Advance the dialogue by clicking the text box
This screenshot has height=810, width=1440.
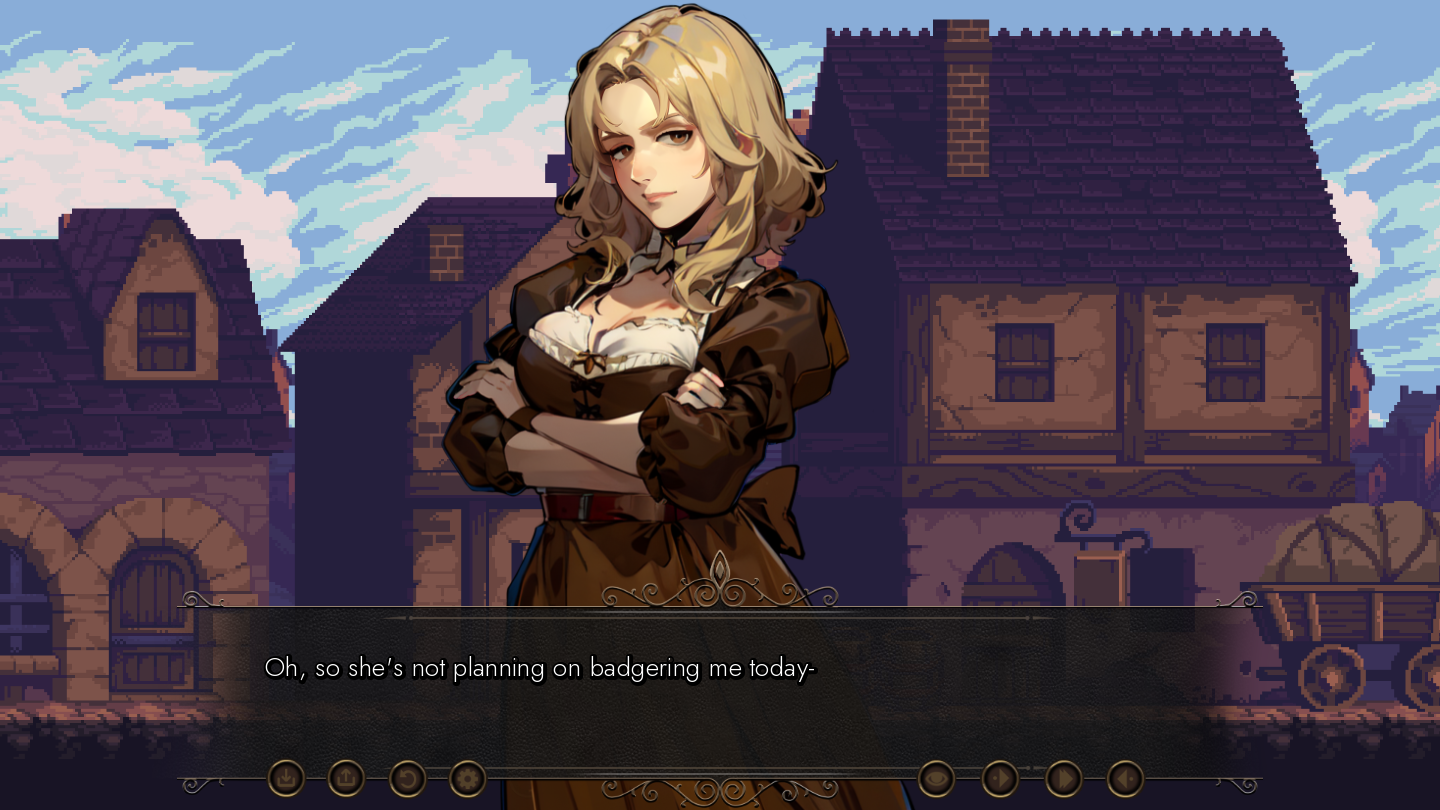[720, 690]
